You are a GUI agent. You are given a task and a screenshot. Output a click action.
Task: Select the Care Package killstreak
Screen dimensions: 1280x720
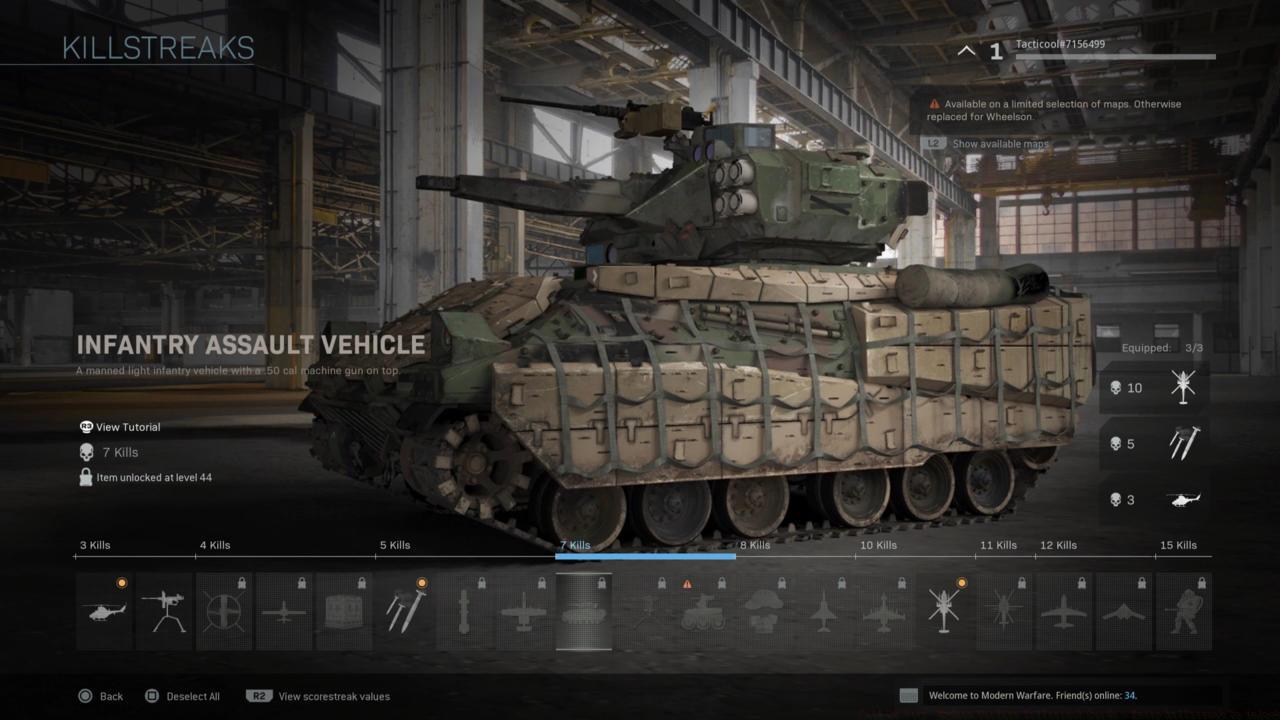click(x=343, y=610)
